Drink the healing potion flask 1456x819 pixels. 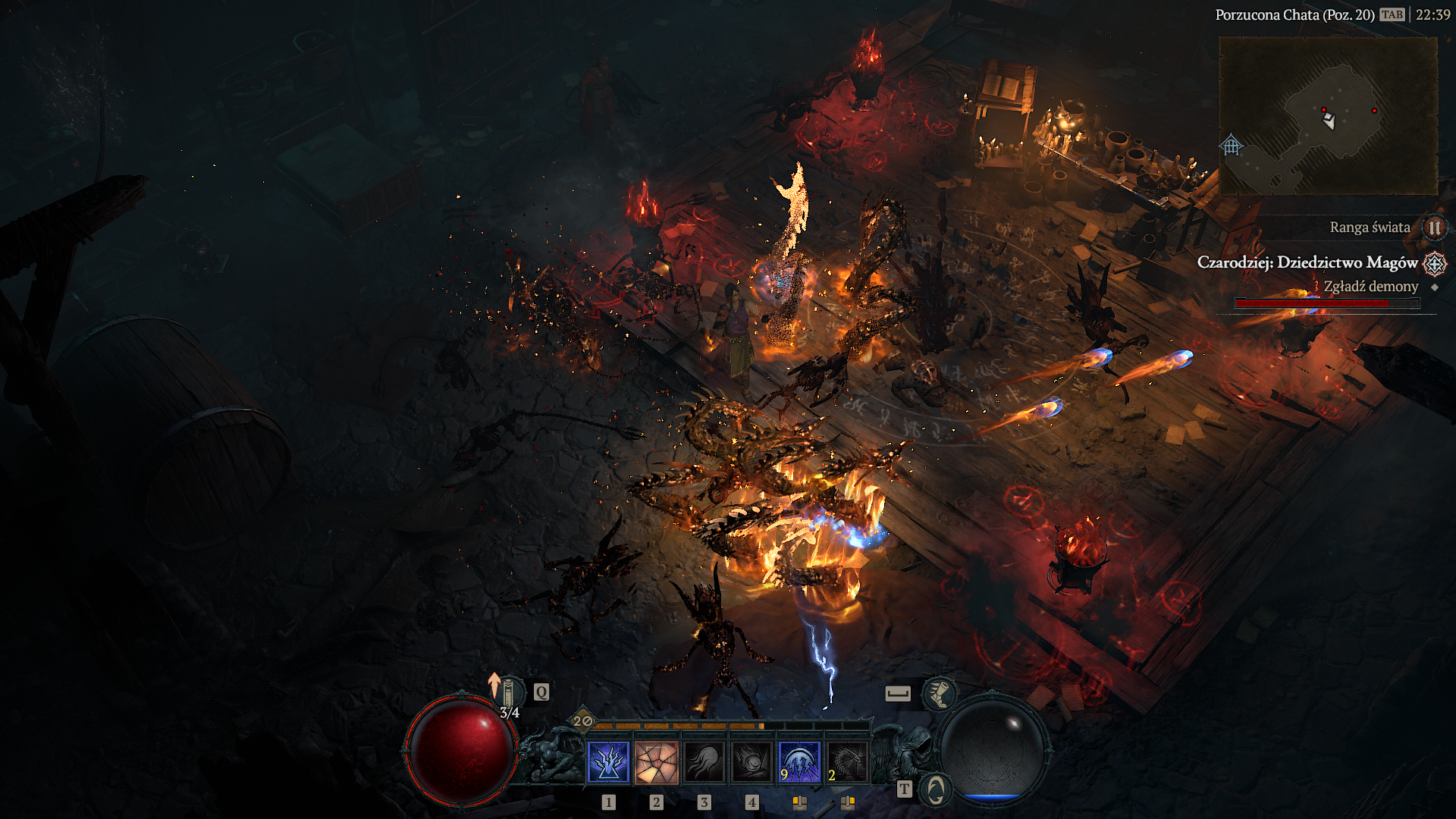point(509,692)
